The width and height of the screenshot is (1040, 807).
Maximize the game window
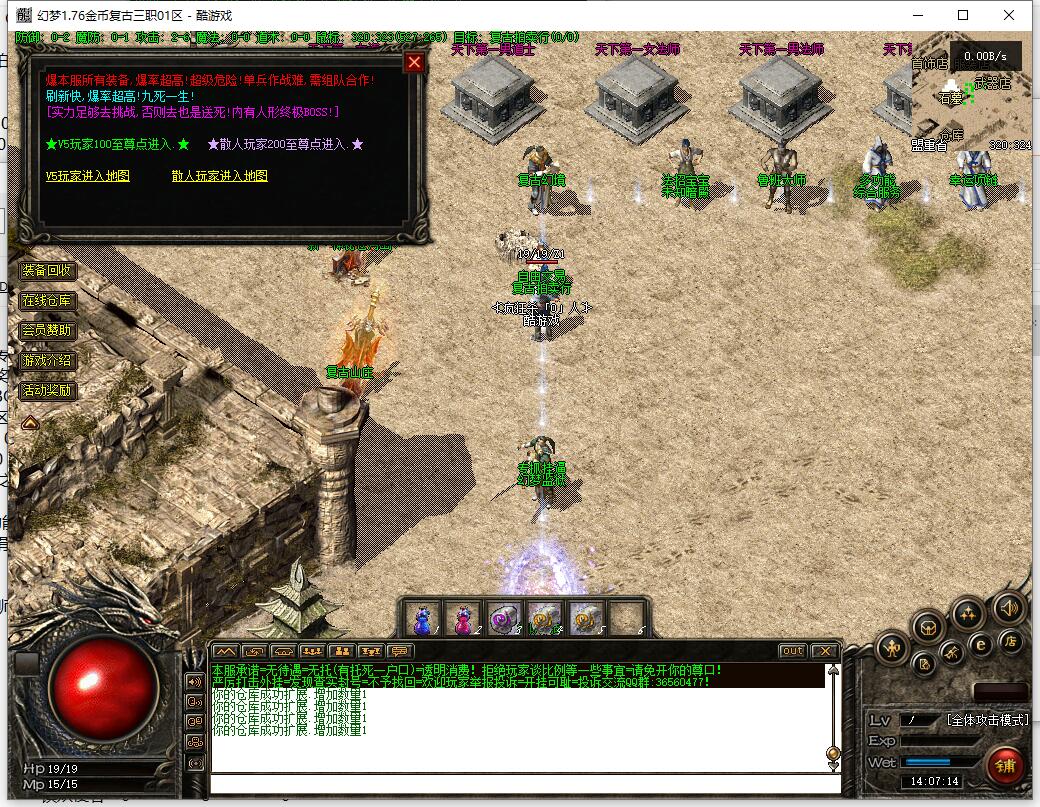963,15
